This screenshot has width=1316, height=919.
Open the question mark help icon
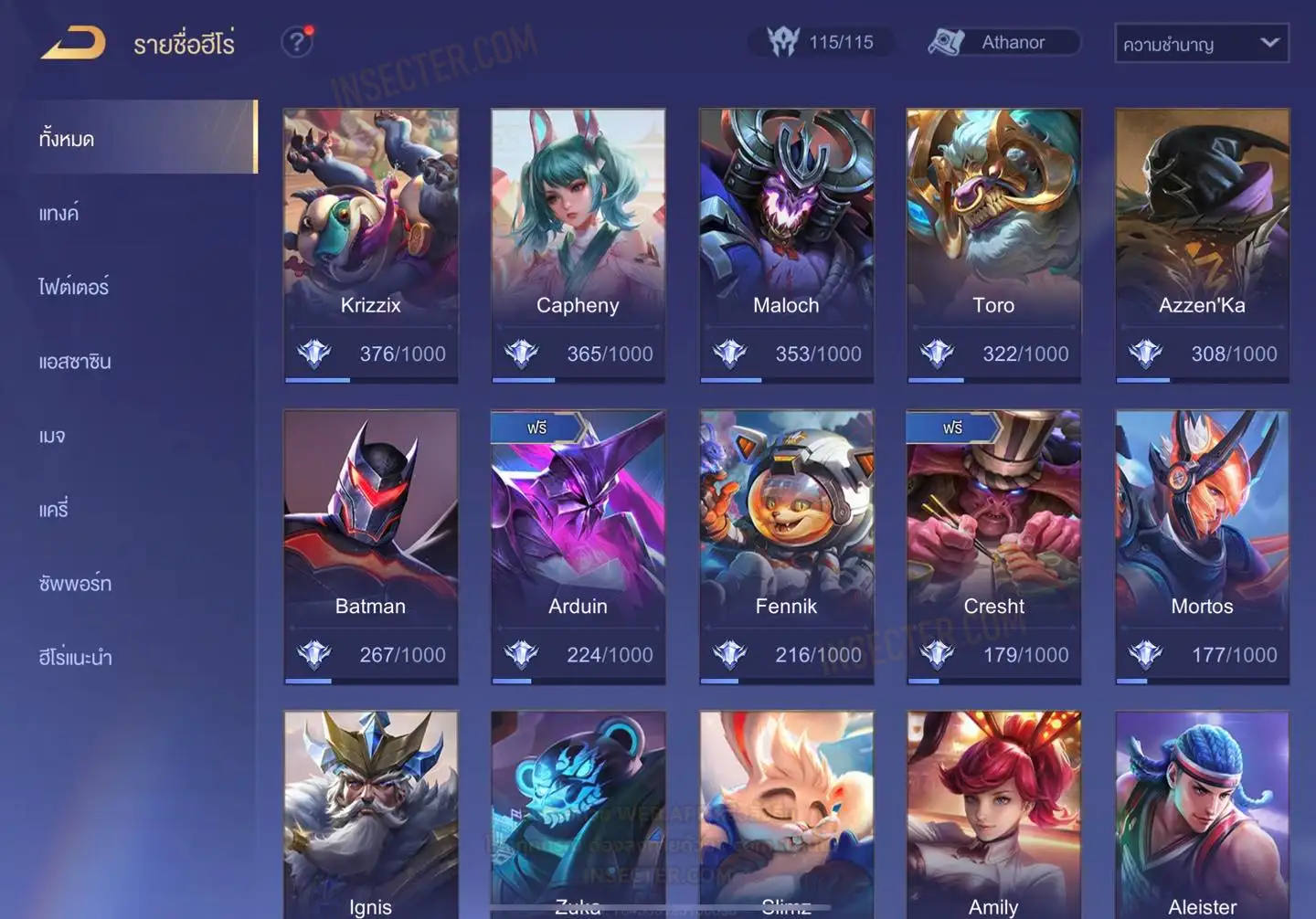tap(297, 42)
